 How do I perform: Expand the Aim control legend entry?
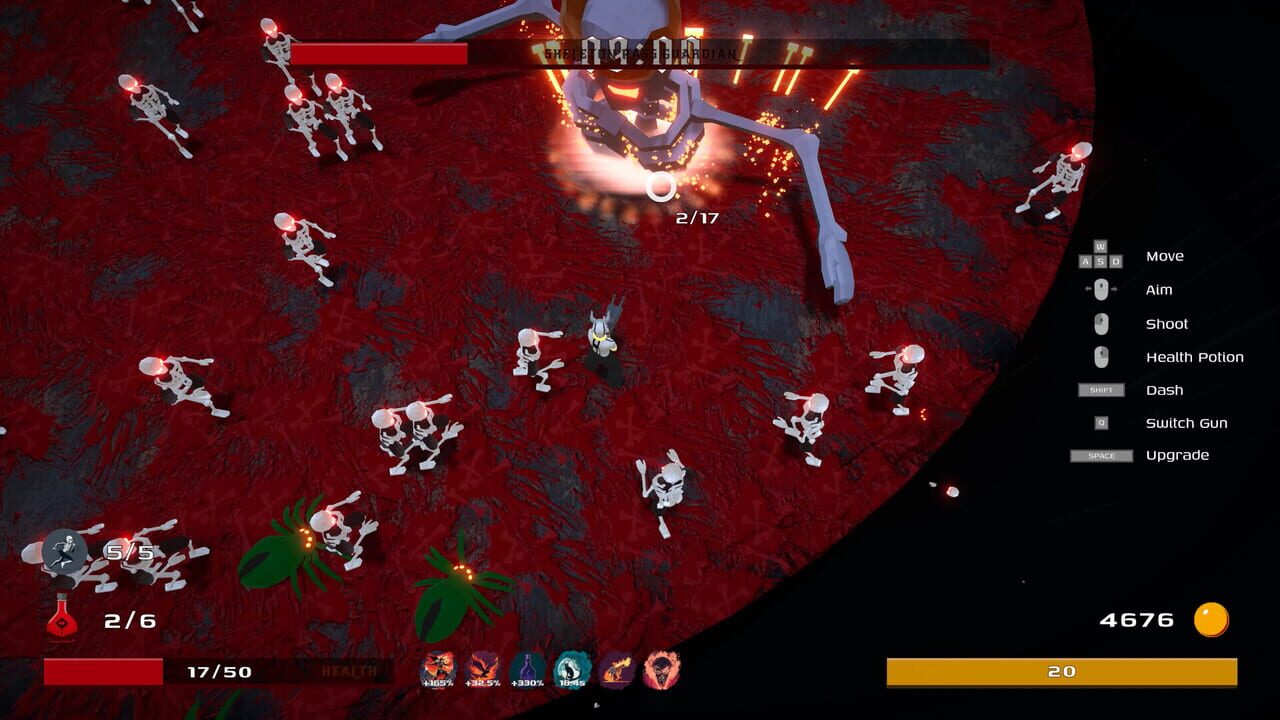1100,289
